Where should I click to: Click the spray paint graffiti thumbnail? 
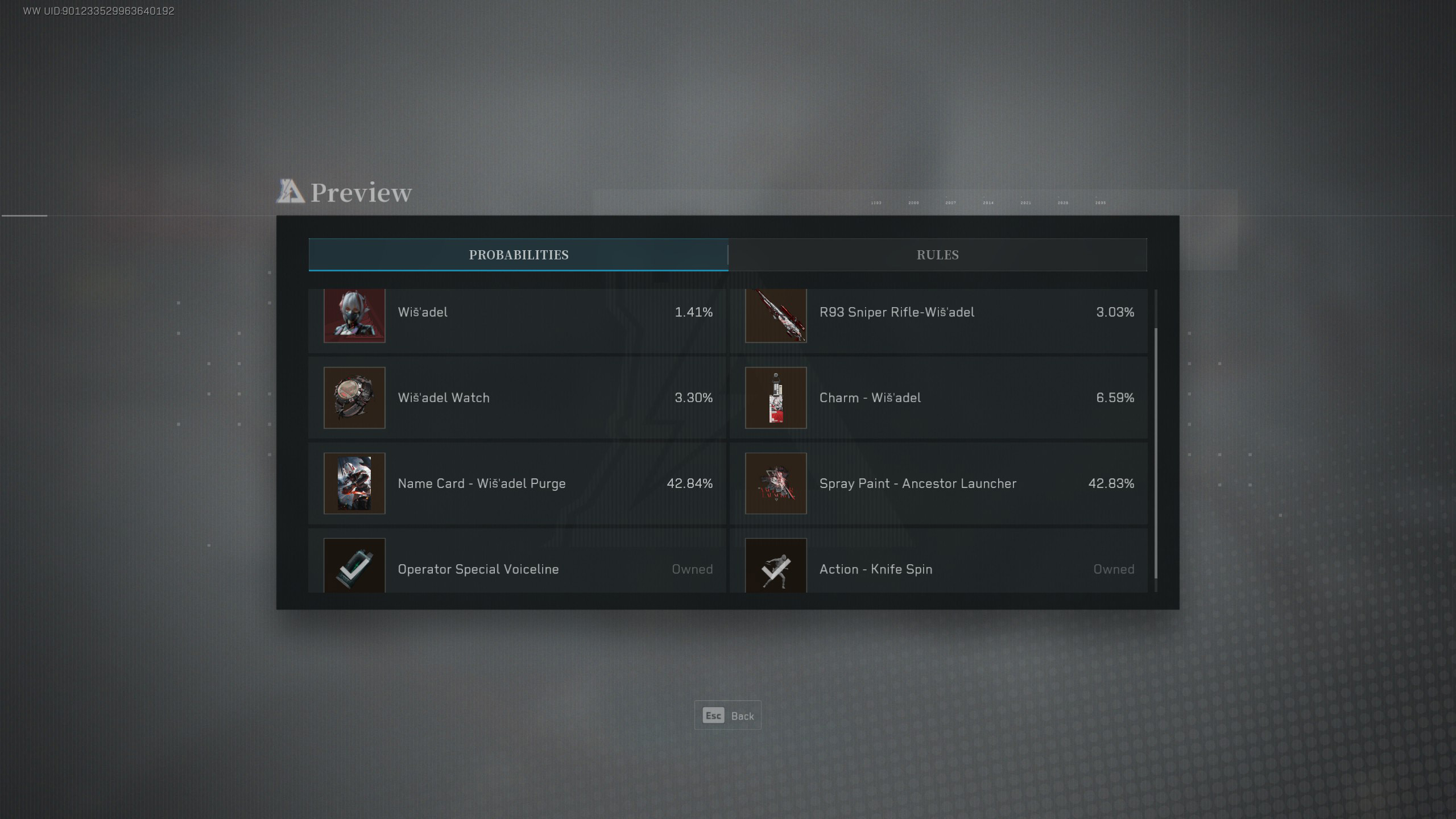(776, 483)
